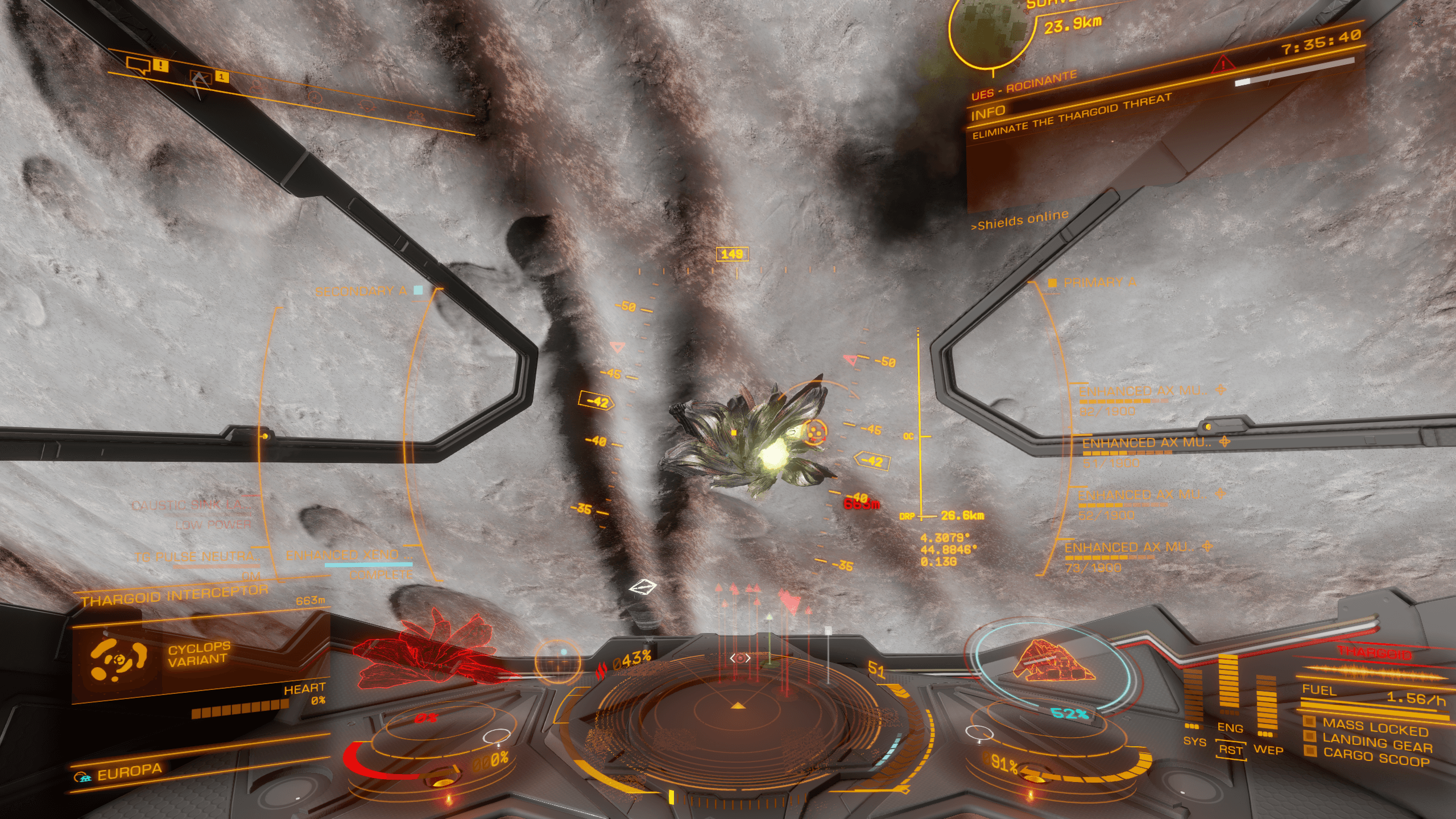Boost power to WEP
Image resolution: width=1456 pixels, height=819 pixels.
[x=1268, y=750]
